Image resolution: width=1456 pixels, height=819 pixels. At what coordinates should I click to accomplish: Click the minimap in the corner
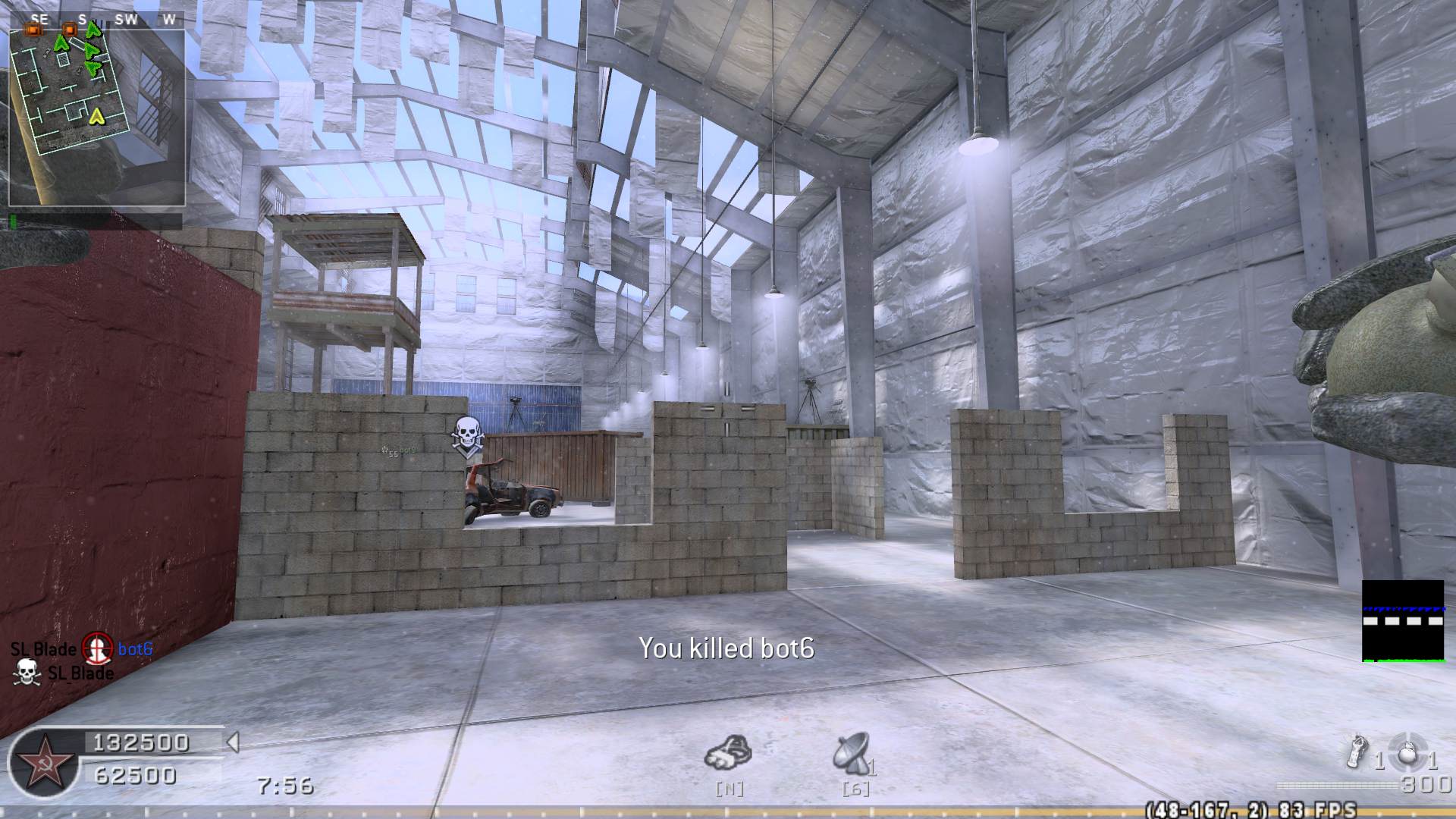96,118
